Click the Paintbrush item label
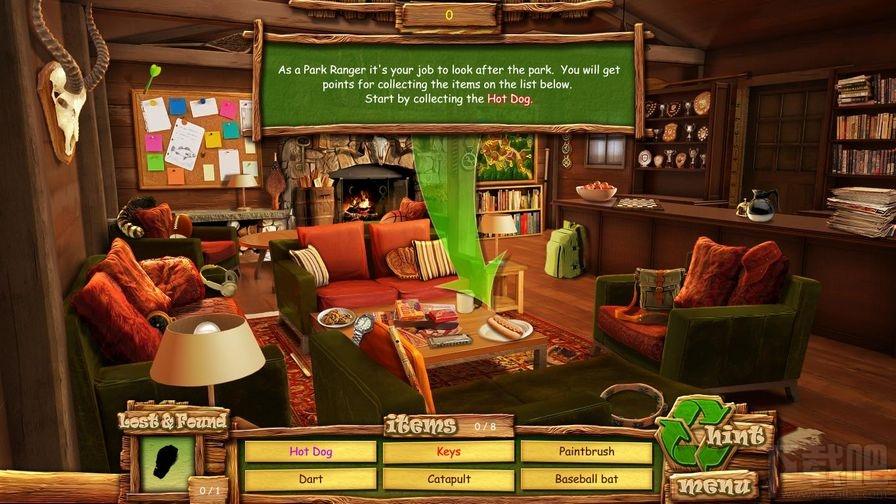Screen dimensions: 896x504 click(586, 452)
